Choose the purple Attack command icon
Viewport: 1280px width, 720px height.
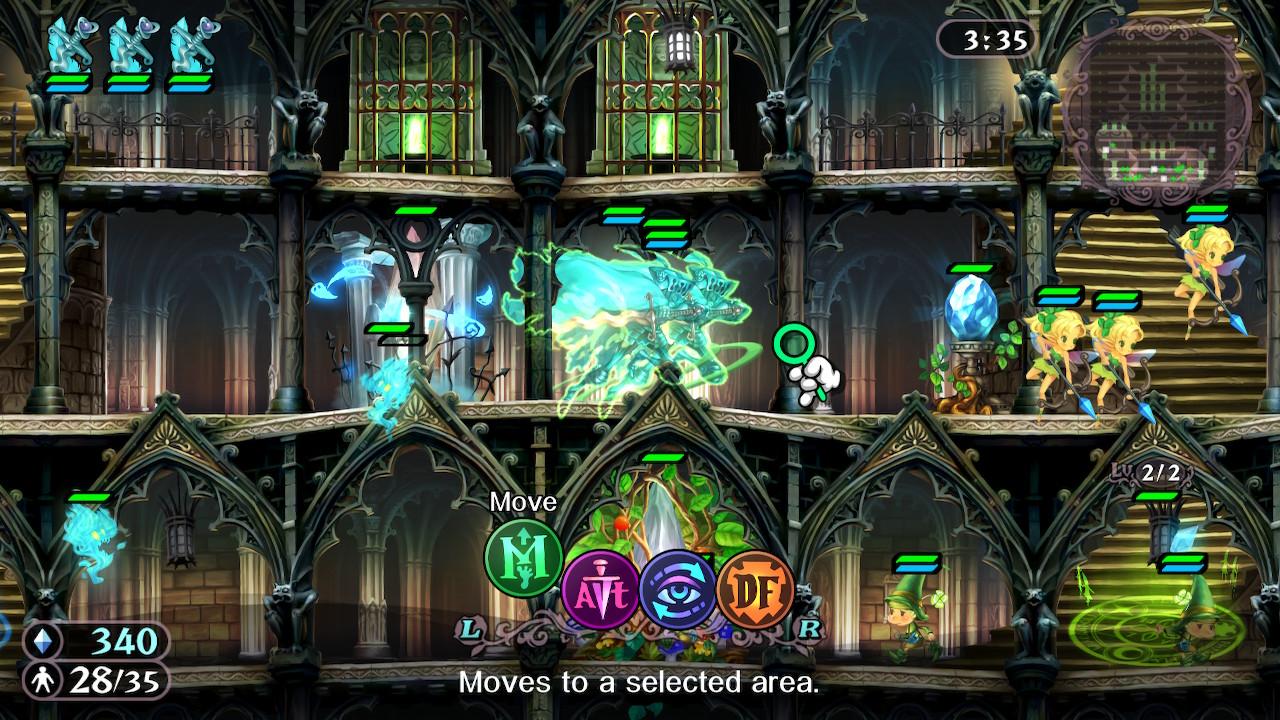pyautogui.click(x=600, y=591)
